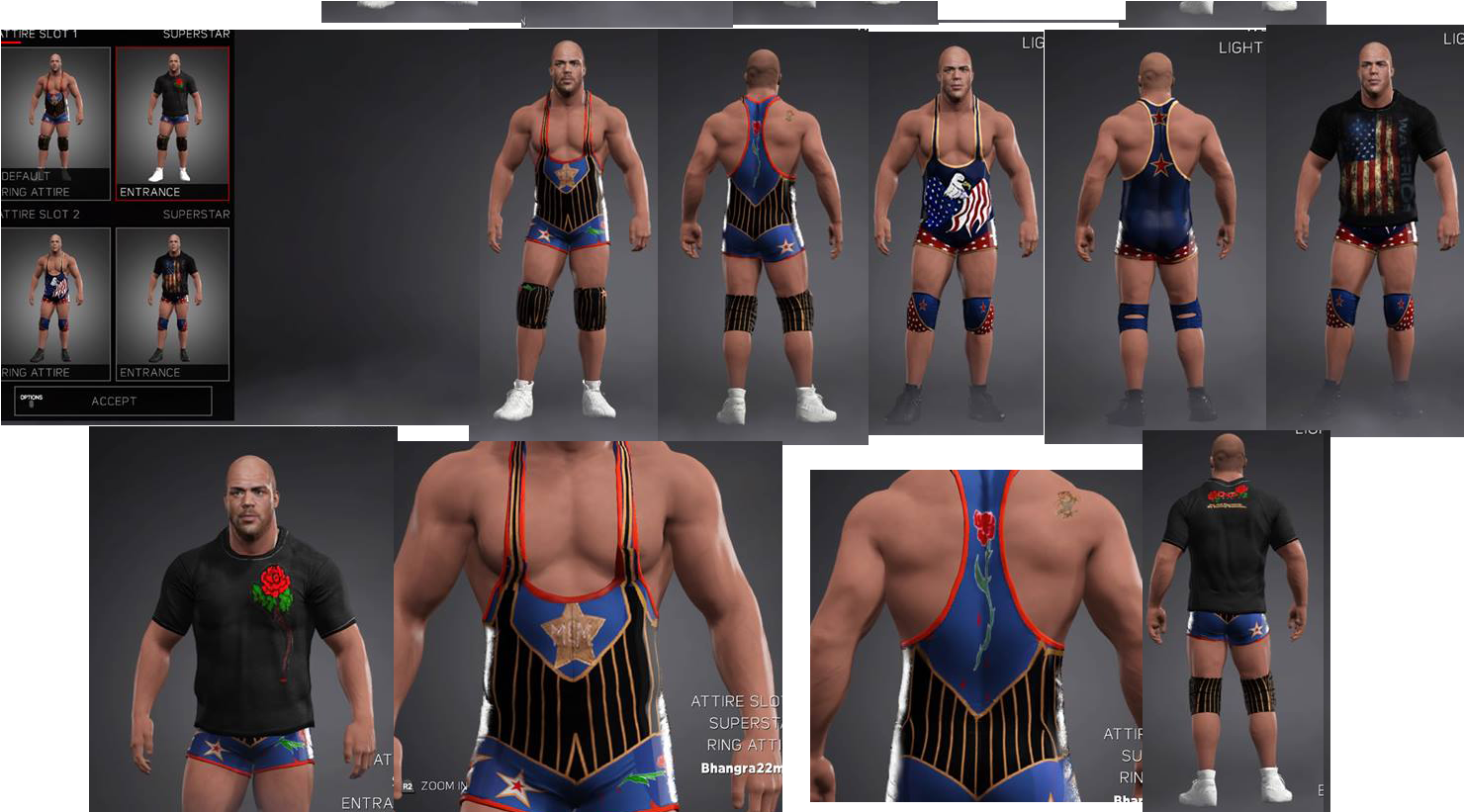
Task: Click the ATTIRE SLOT 1 header
Action: (40, 33)
